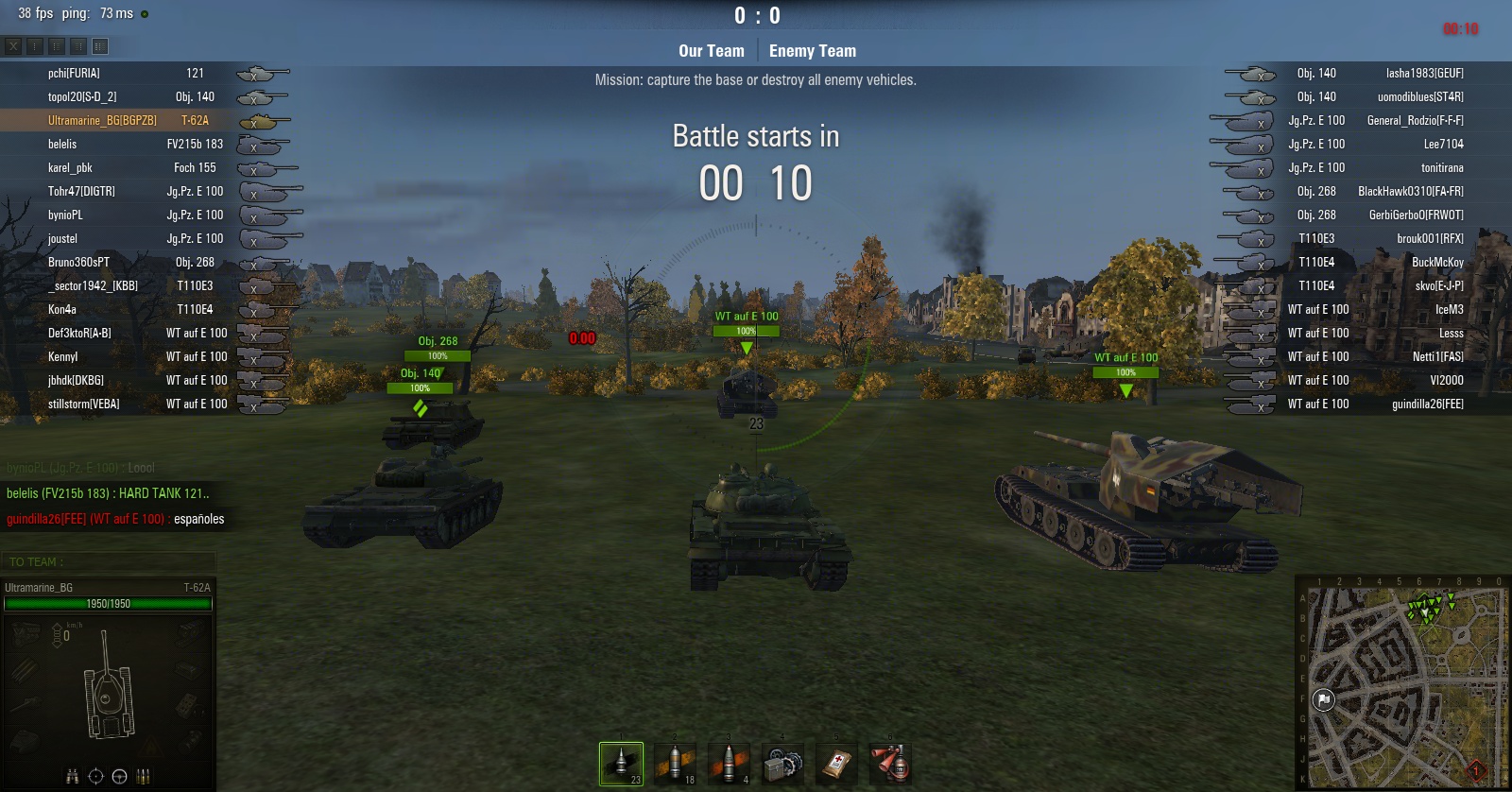Hide the team panel with X button
The height and width of the screenshot is (792, 1512).
tap(13, 45)
